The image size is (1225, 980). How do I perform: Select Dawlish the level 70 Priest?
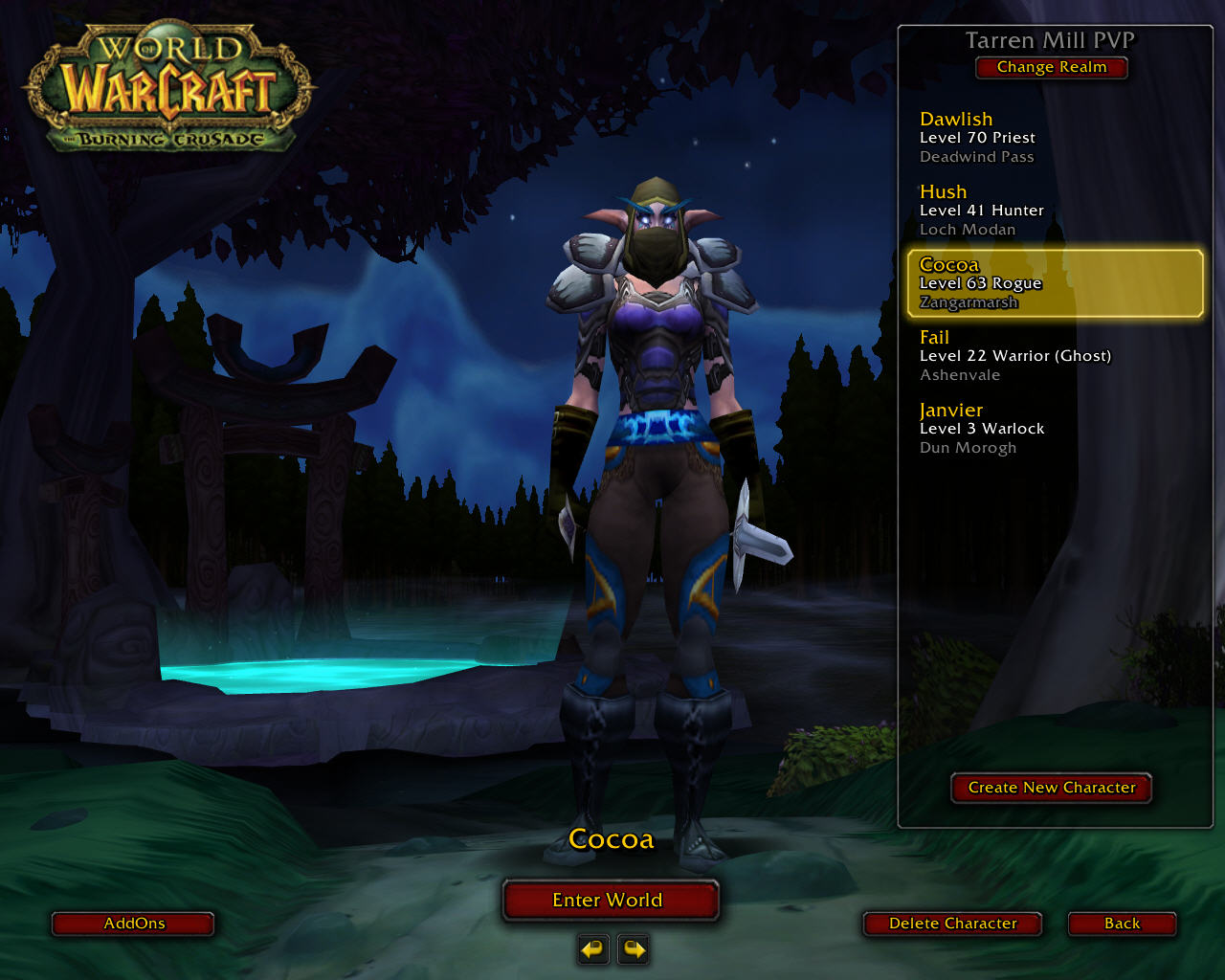pyautogui.click(x=1053, y=137)
